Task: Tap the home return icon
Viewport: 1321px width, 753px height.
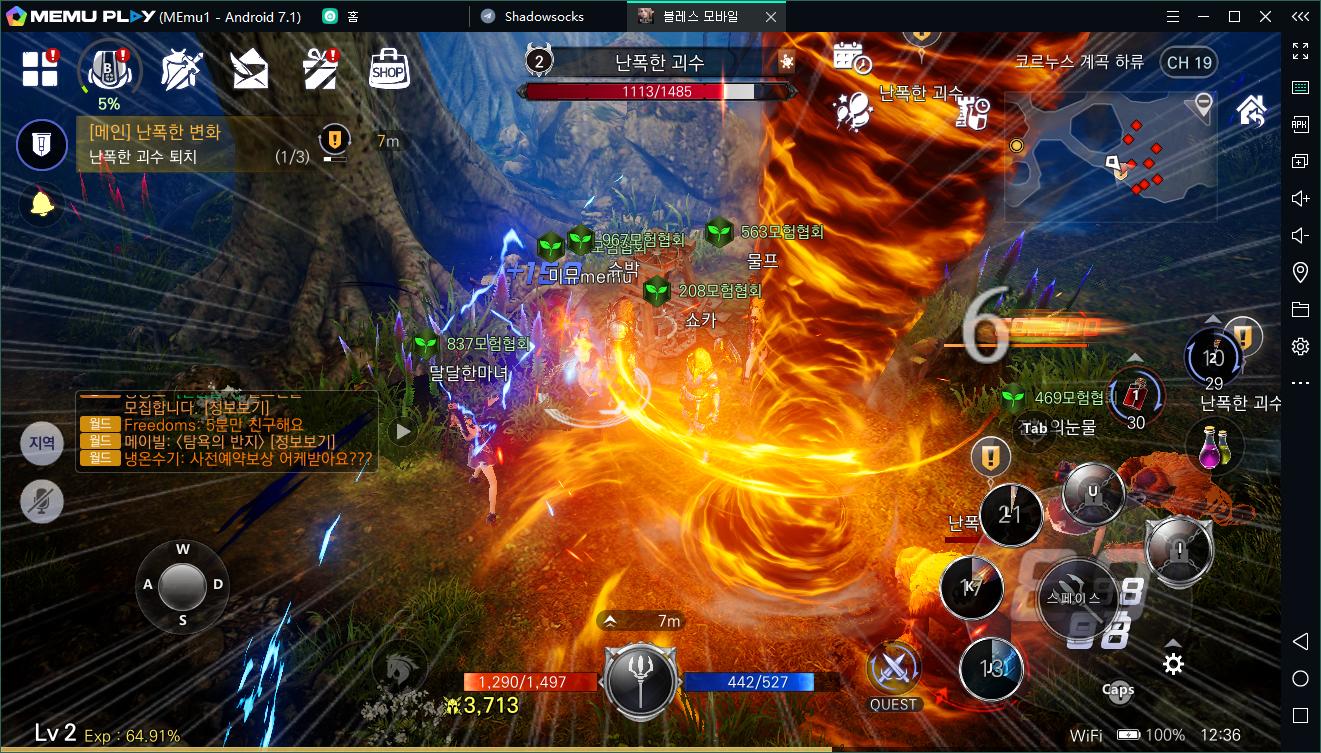Action: tap(1252, 109)
